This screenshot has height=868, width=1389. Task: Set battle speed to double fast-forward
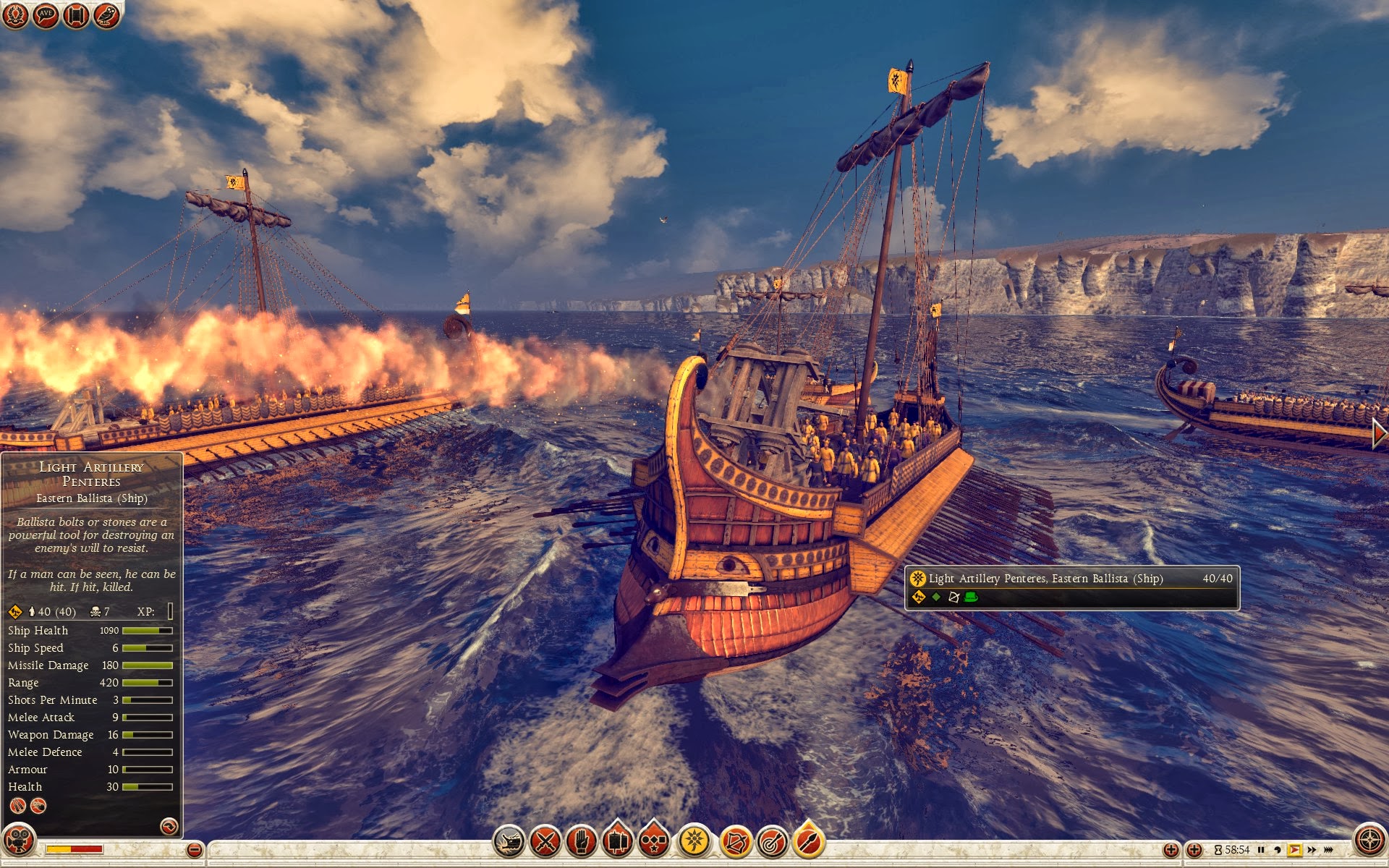[1312, 850]
